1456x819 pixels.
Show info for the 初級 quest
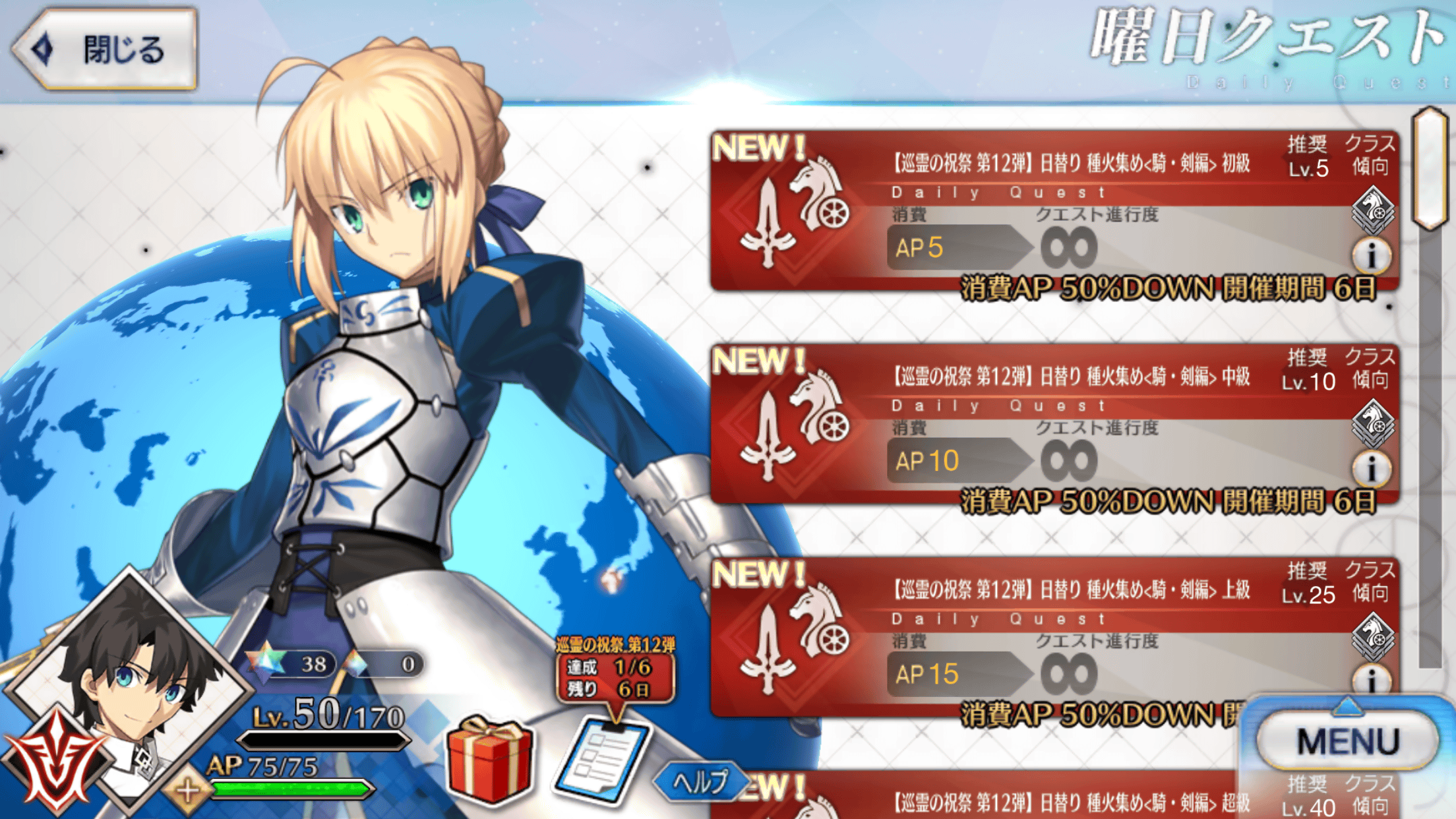point(1372,255)
